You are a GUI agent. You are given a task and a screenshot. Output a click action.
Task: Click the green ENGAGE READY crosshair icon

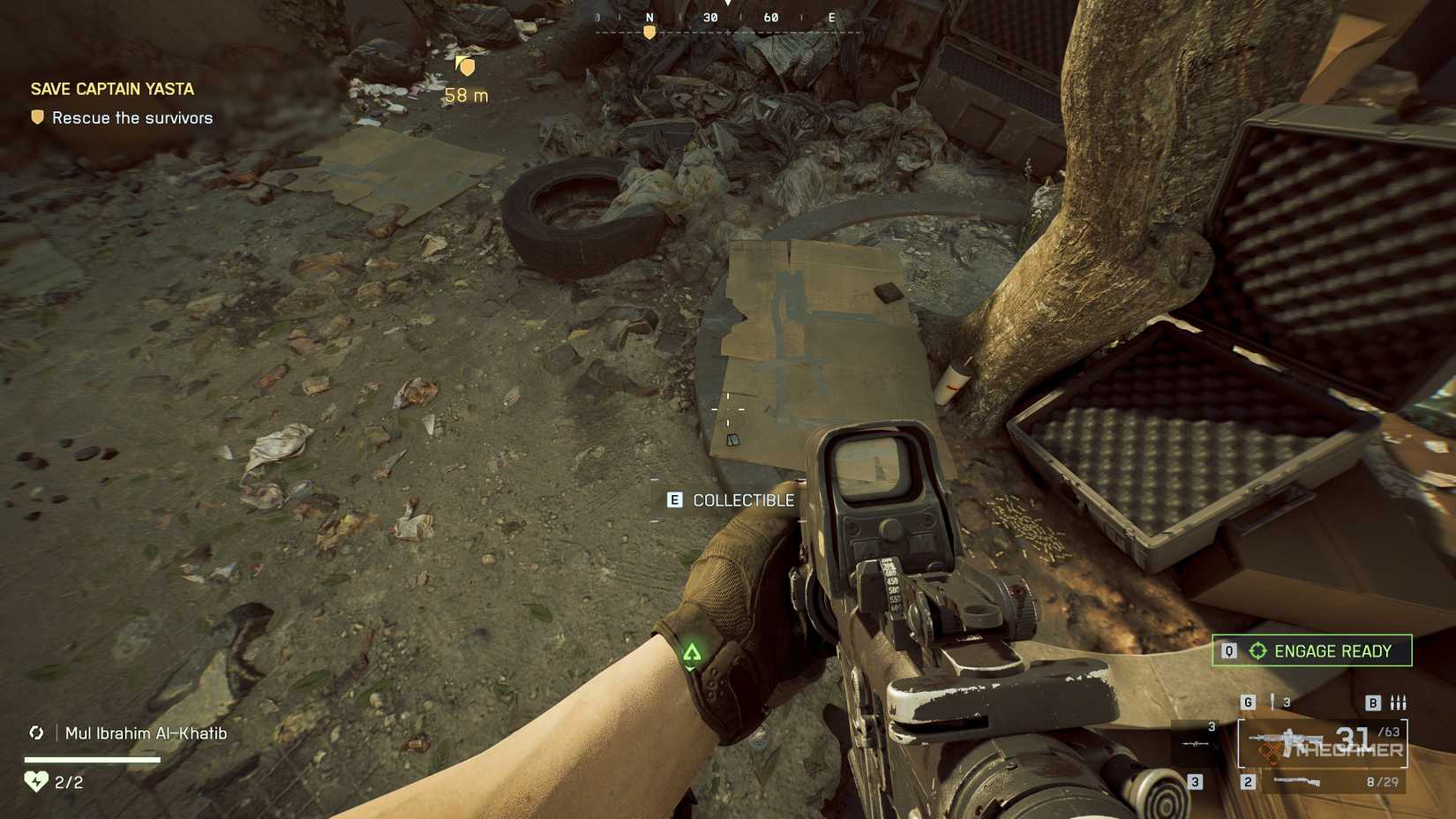(1259, 650)
